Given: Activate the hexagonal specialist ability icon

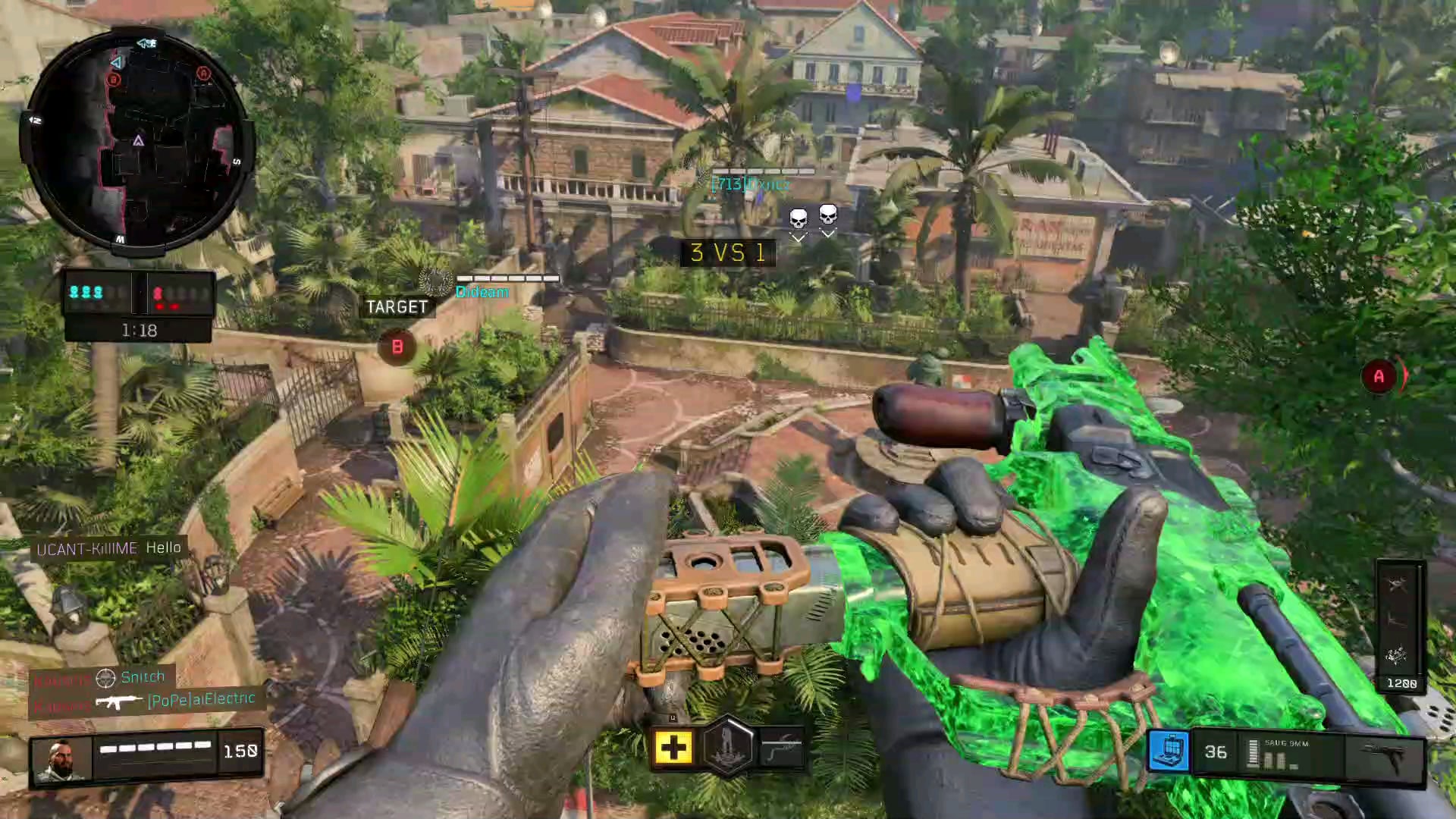Looking at the screenshot, I should 727,747.
